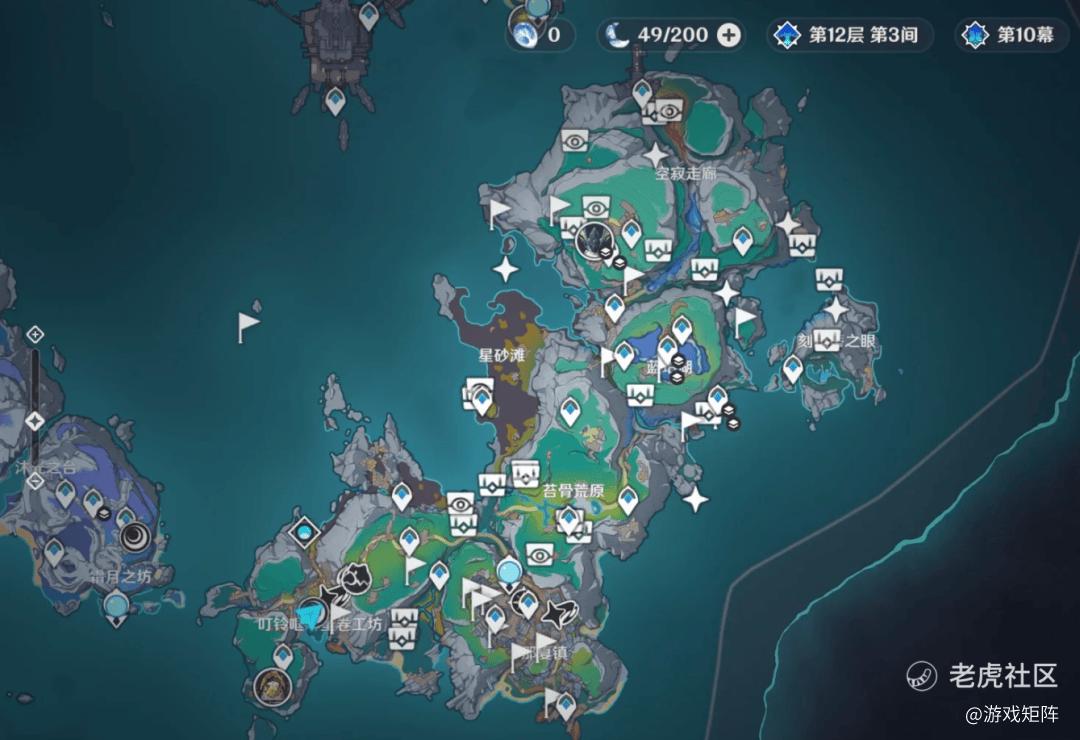Click the plus button beside 49/200

click(x=730, y=35)
